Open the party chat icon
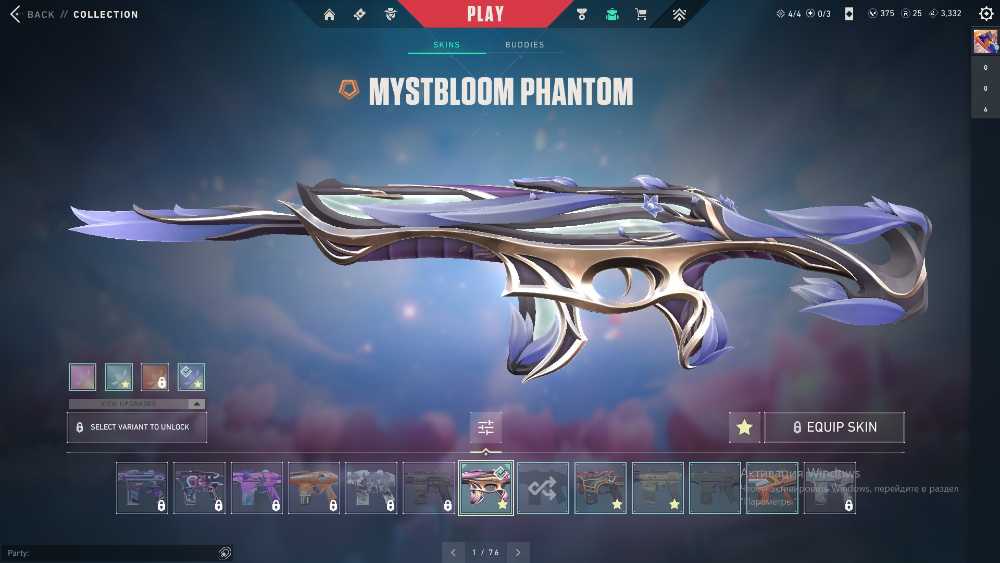This screenshot has height=563, width=1000. click(225, 552)
